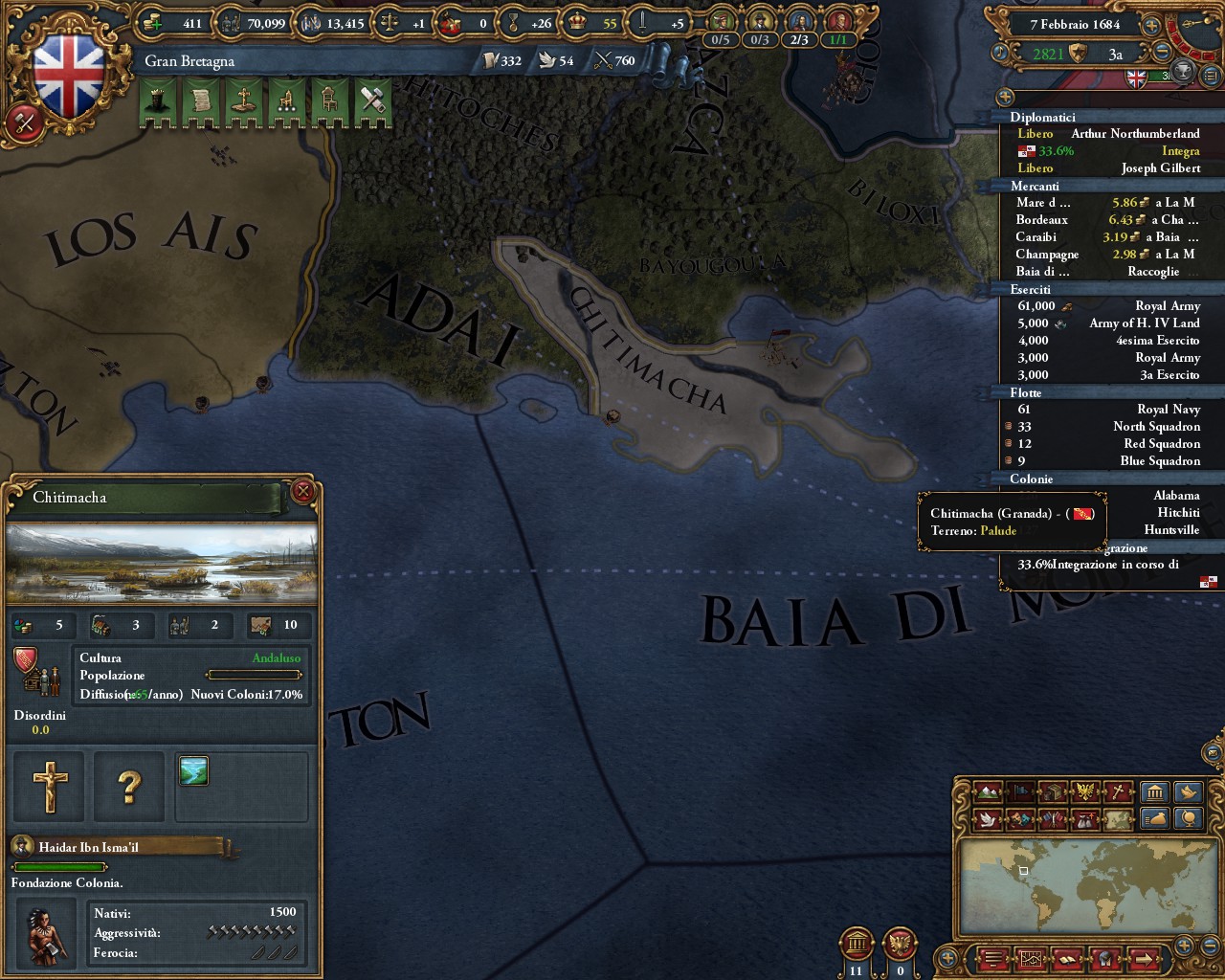Switch to the terrain mapmode mountain icon
Screen dimensions: 1225x980
[990, 792]
